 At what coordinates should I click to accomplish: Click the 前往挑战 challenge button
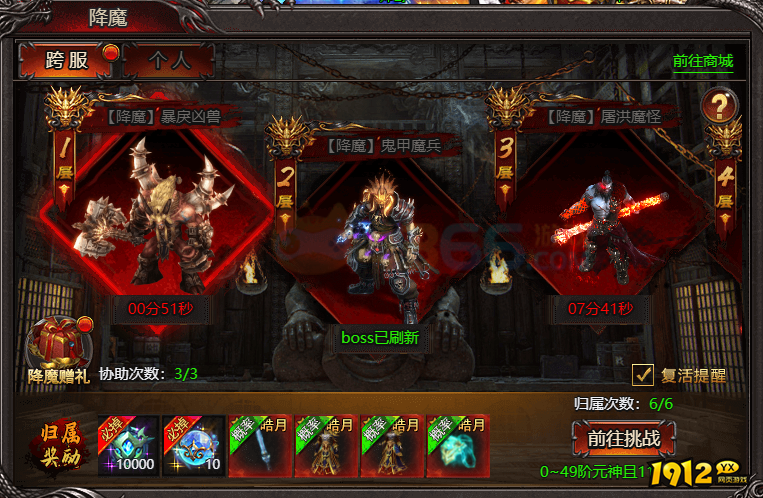[625, 439]
